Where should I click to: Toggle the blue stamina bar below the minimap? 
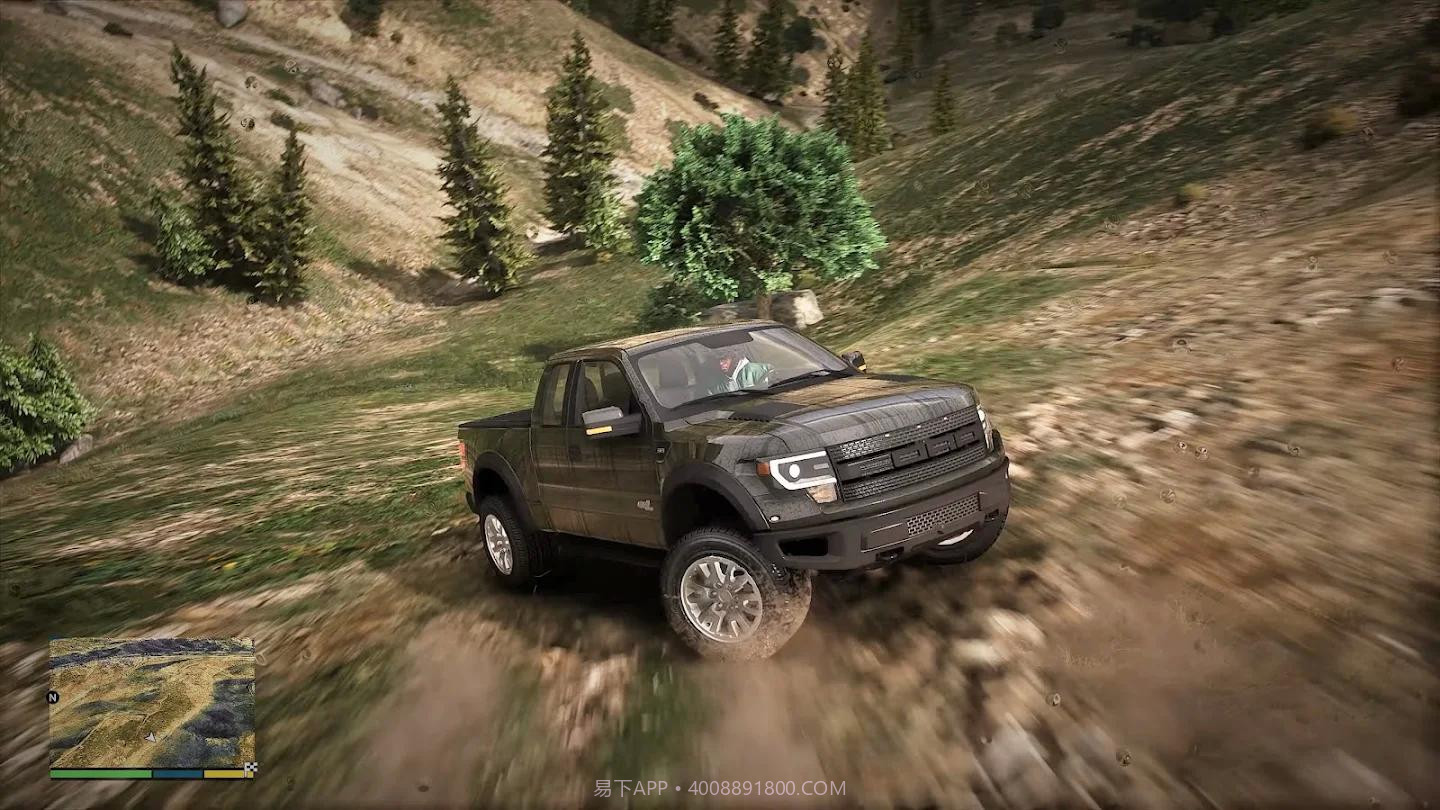pyautogui.click(x=176, y=774)
